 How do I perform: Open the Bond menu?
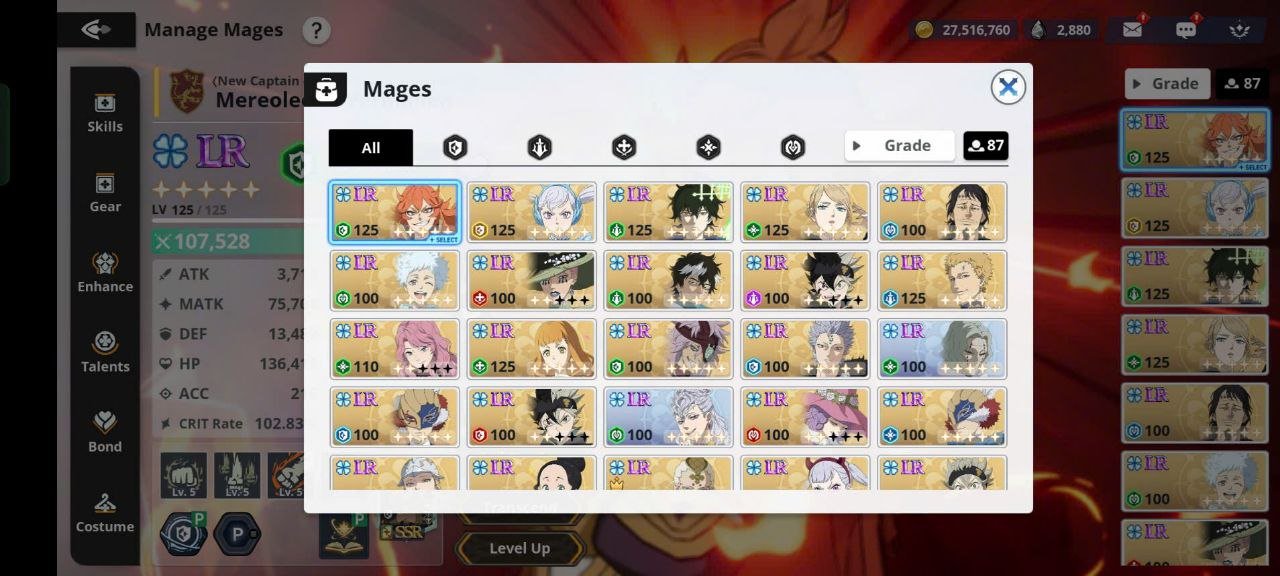point(105,433)
